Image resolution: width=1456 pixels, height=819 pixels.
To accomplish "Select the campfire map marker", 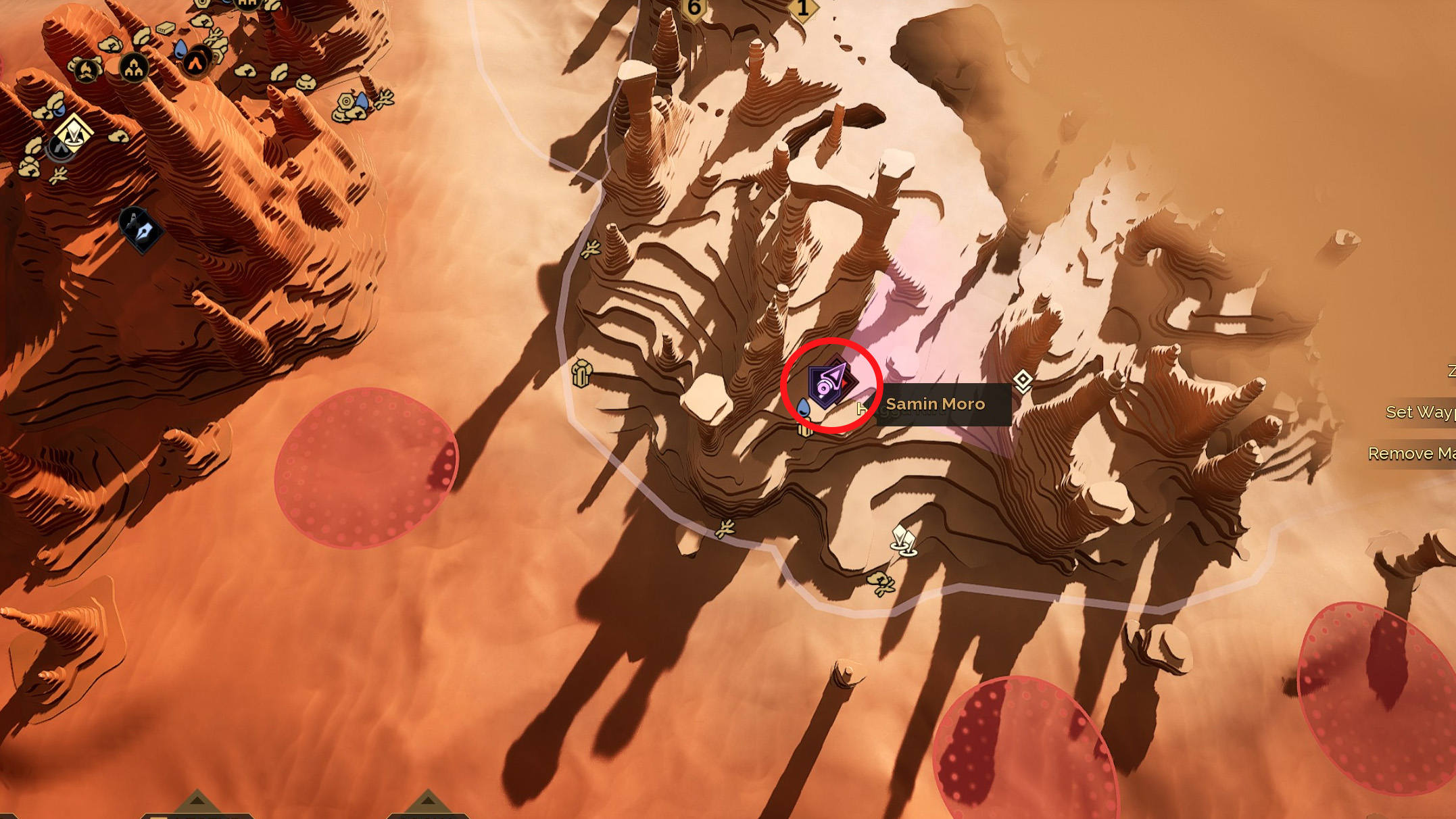I will pos(87,69).
